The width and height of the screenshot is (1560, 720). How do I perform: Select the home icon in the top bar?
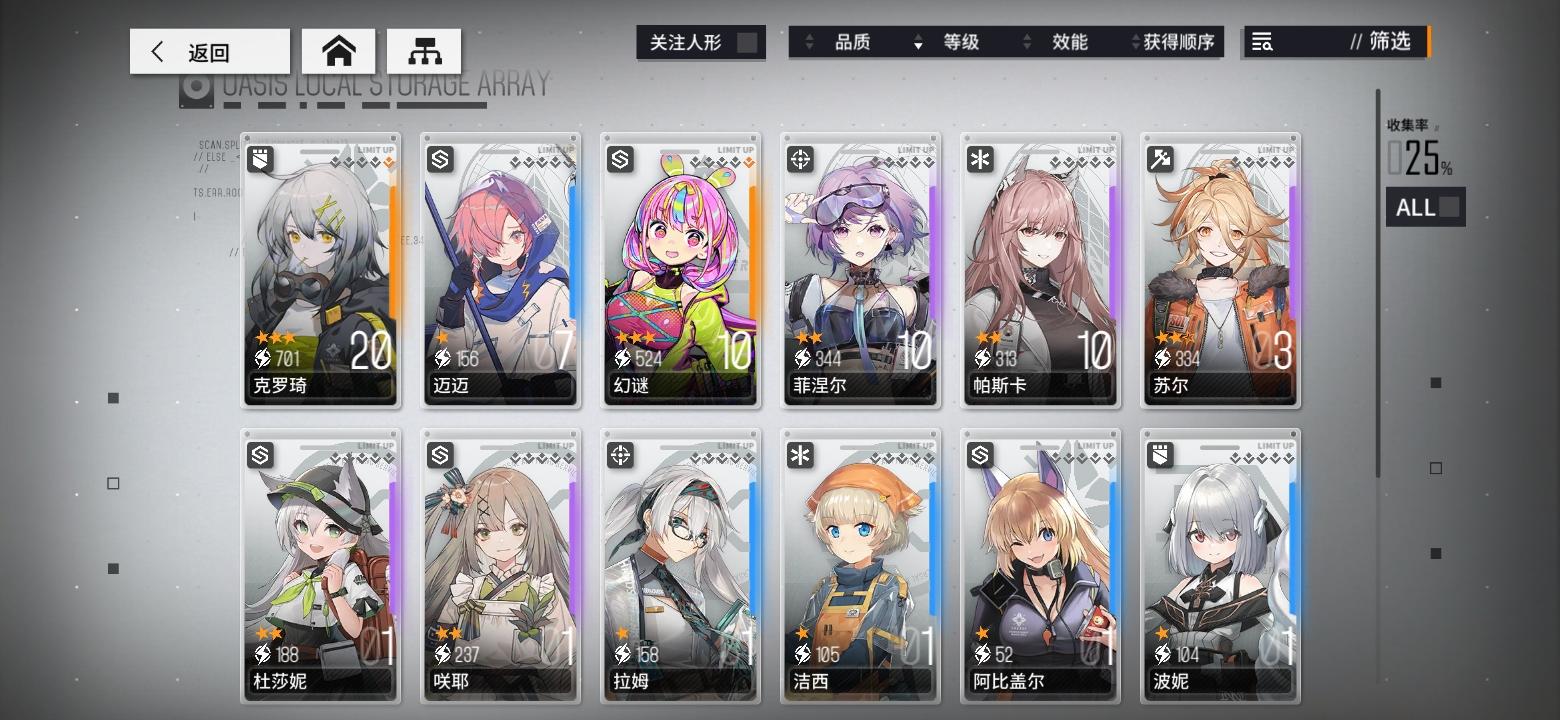coord(338,49)
